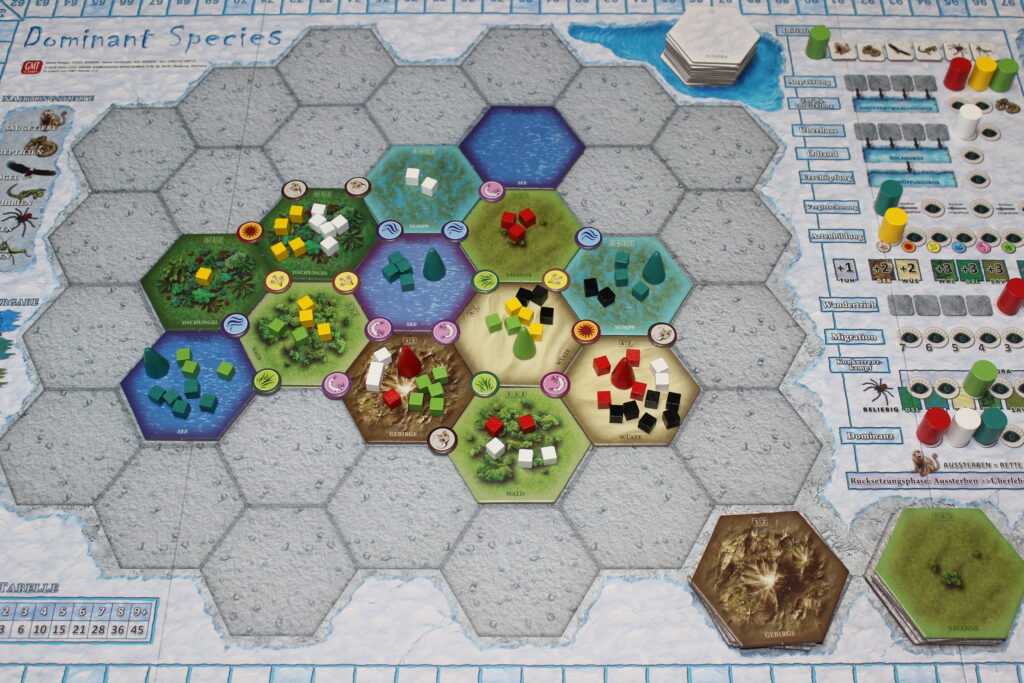1024x683 pixels.
Task: Select the empty See tile with no pieces
Action: click(x=521, y=147)
